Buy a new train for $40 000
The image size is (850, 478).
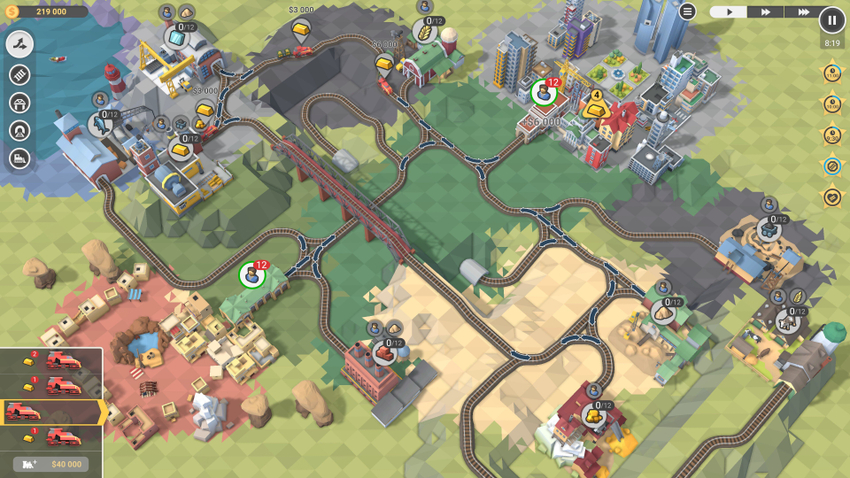pyautogui.click(x=52, y=464)
